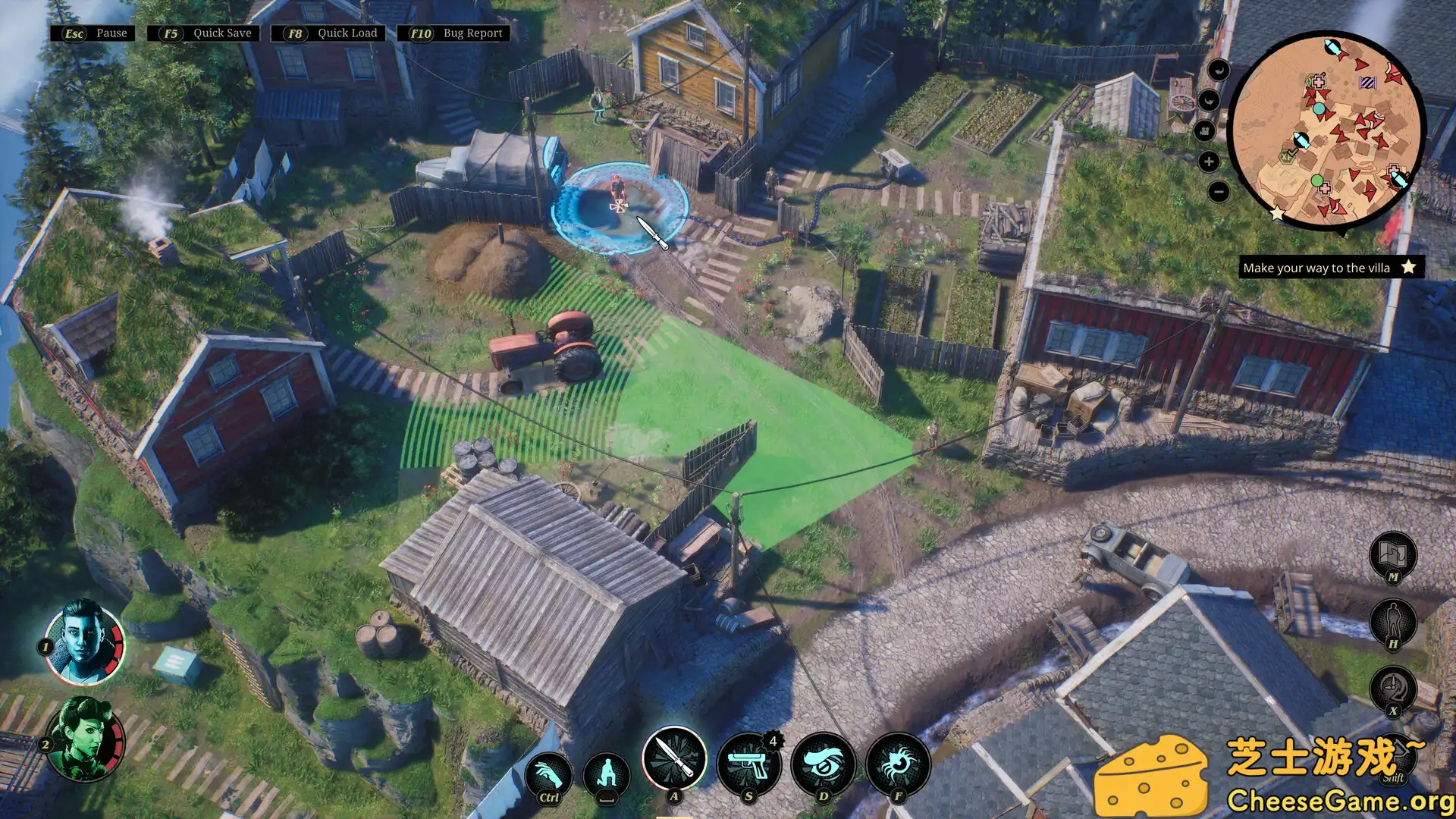
Task: Select the green-haired woman portrait
Action: tap(86, 739)
